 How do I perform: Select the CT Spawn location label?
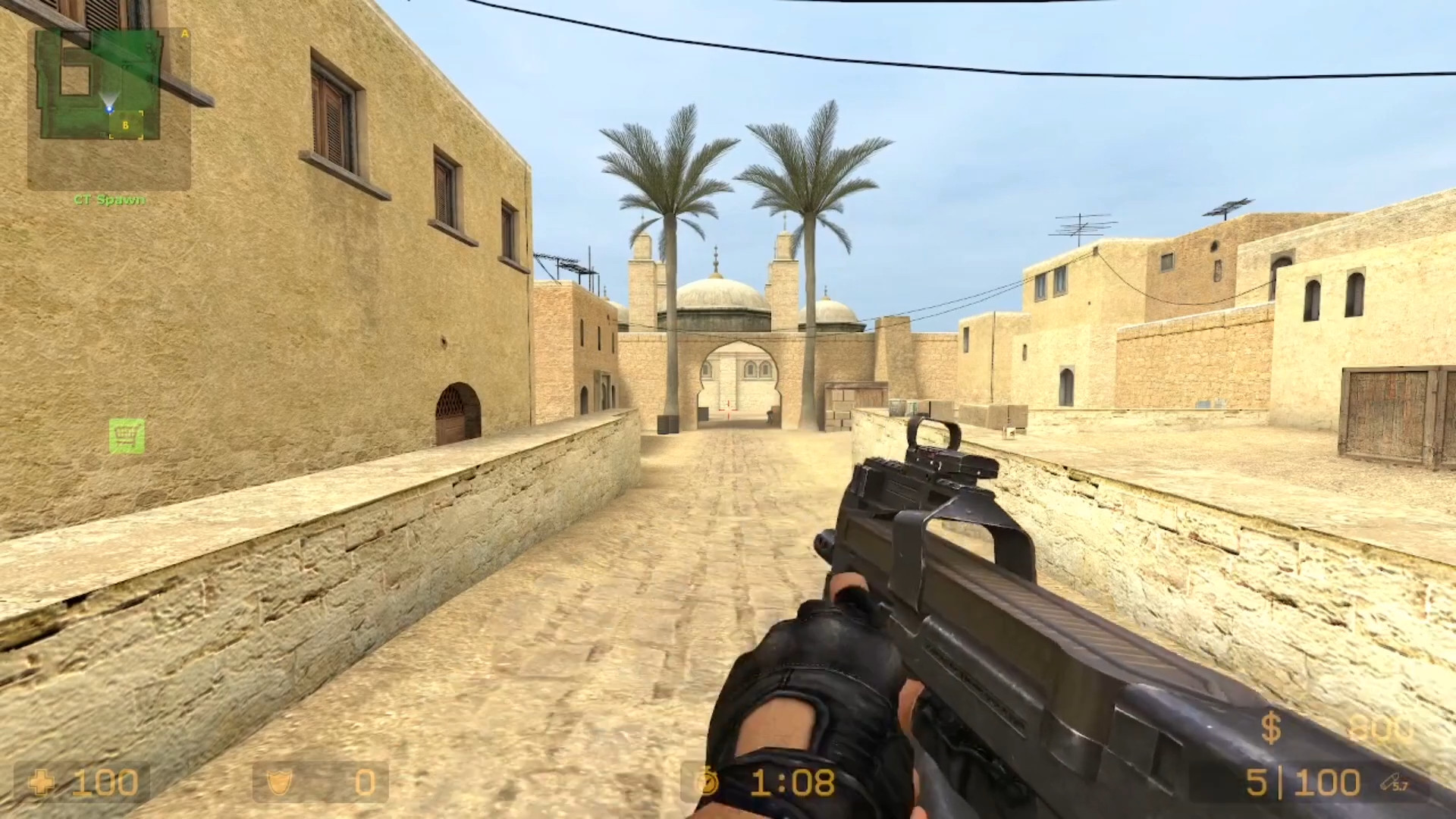point(111,199)
